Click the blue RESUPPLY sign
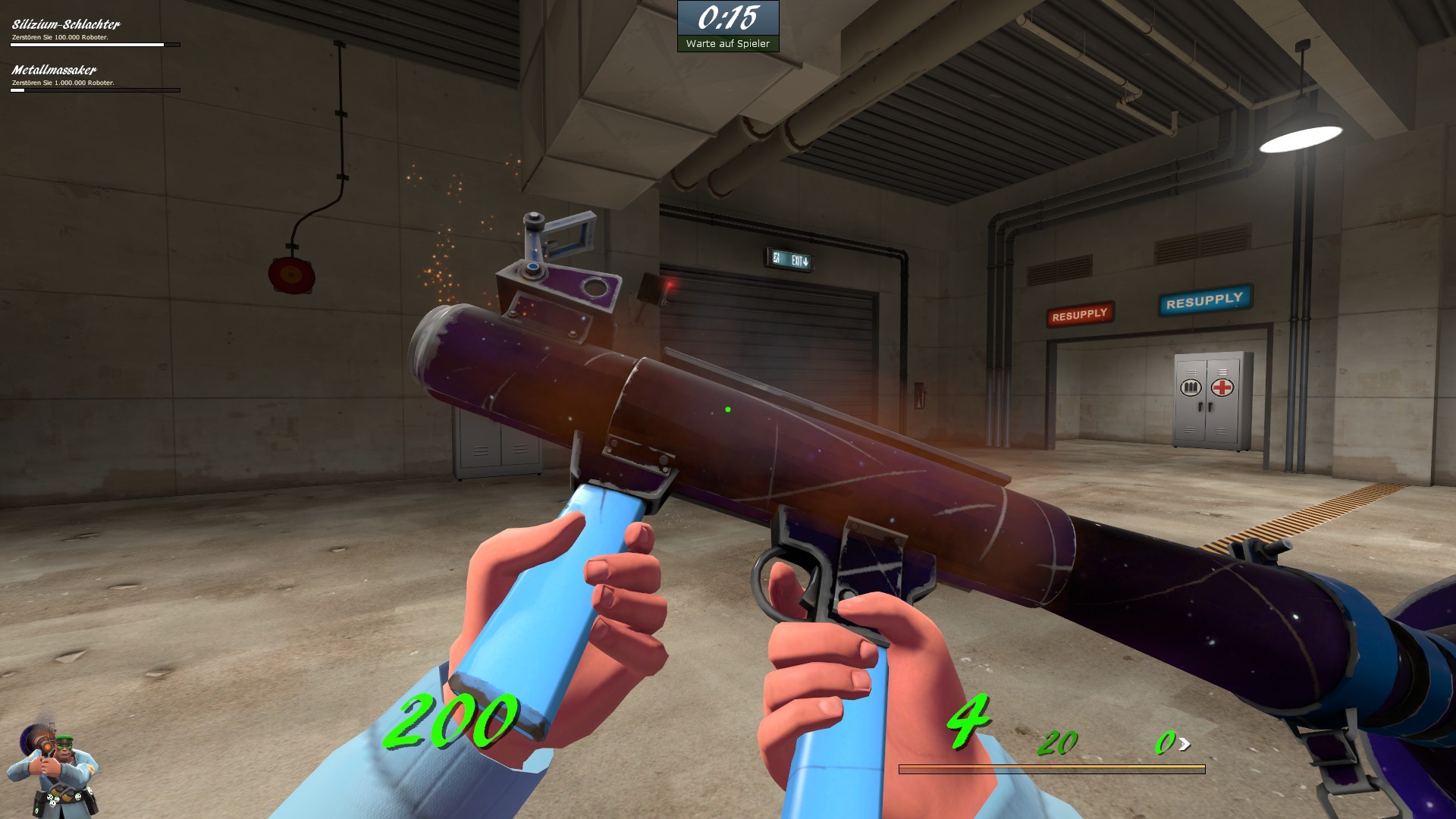This screenshot has height=819, width=1456. pyautogui.click(x=1204, y=300)
